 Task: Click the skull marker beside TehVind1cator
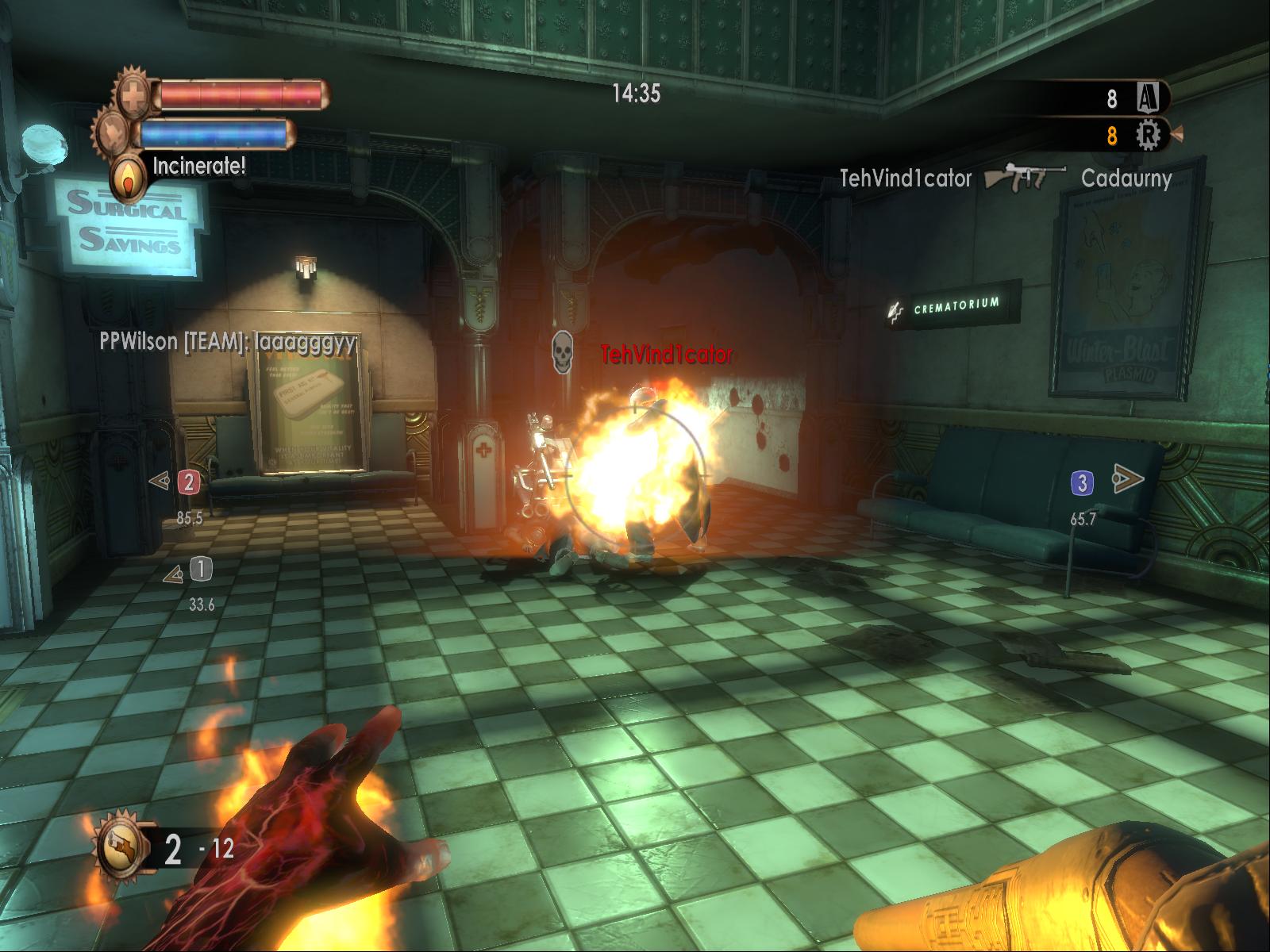click(562, 352)
